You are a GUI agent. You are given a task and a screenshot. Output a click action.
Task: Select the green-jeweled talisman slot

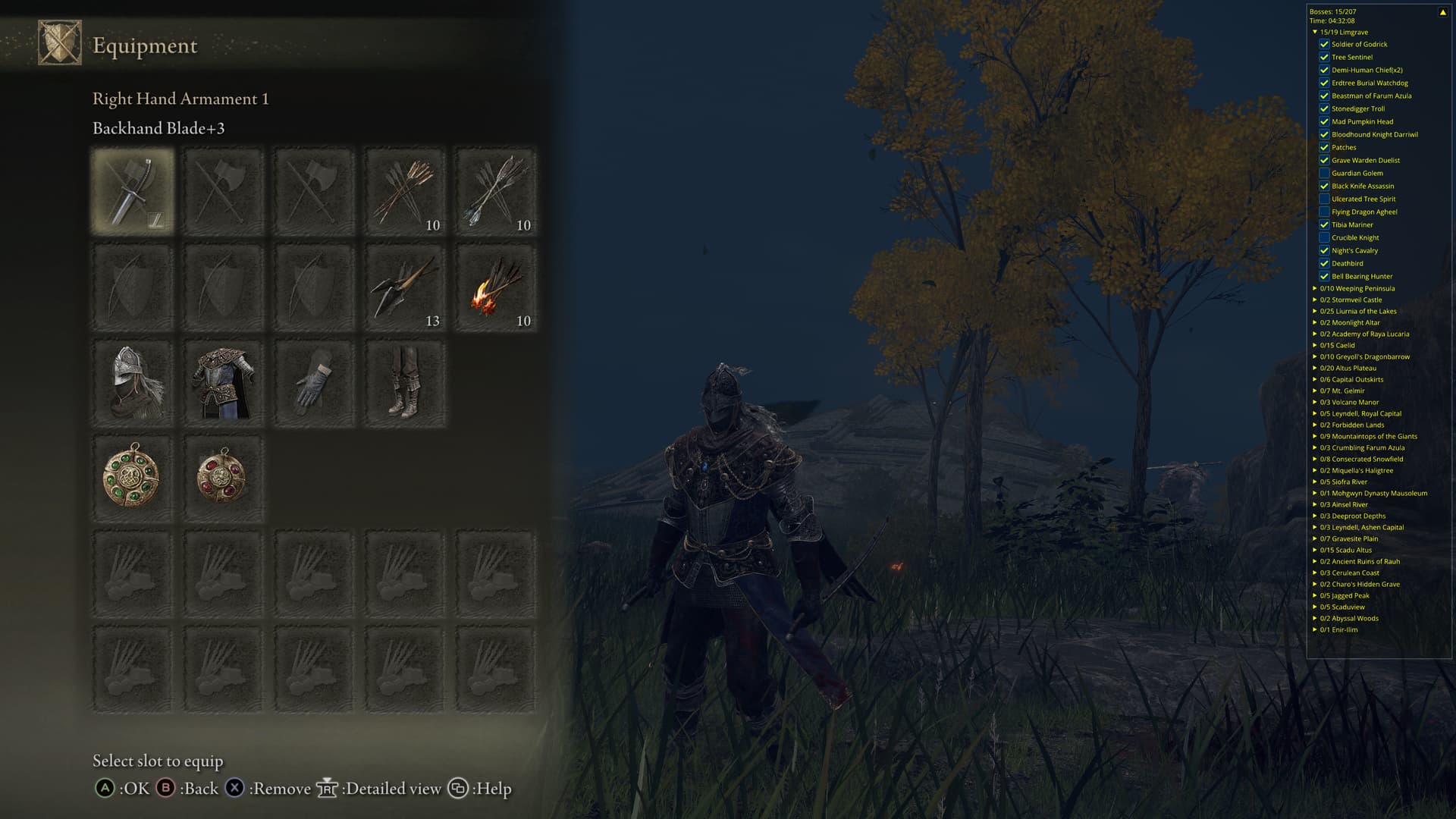click(133, 479)
